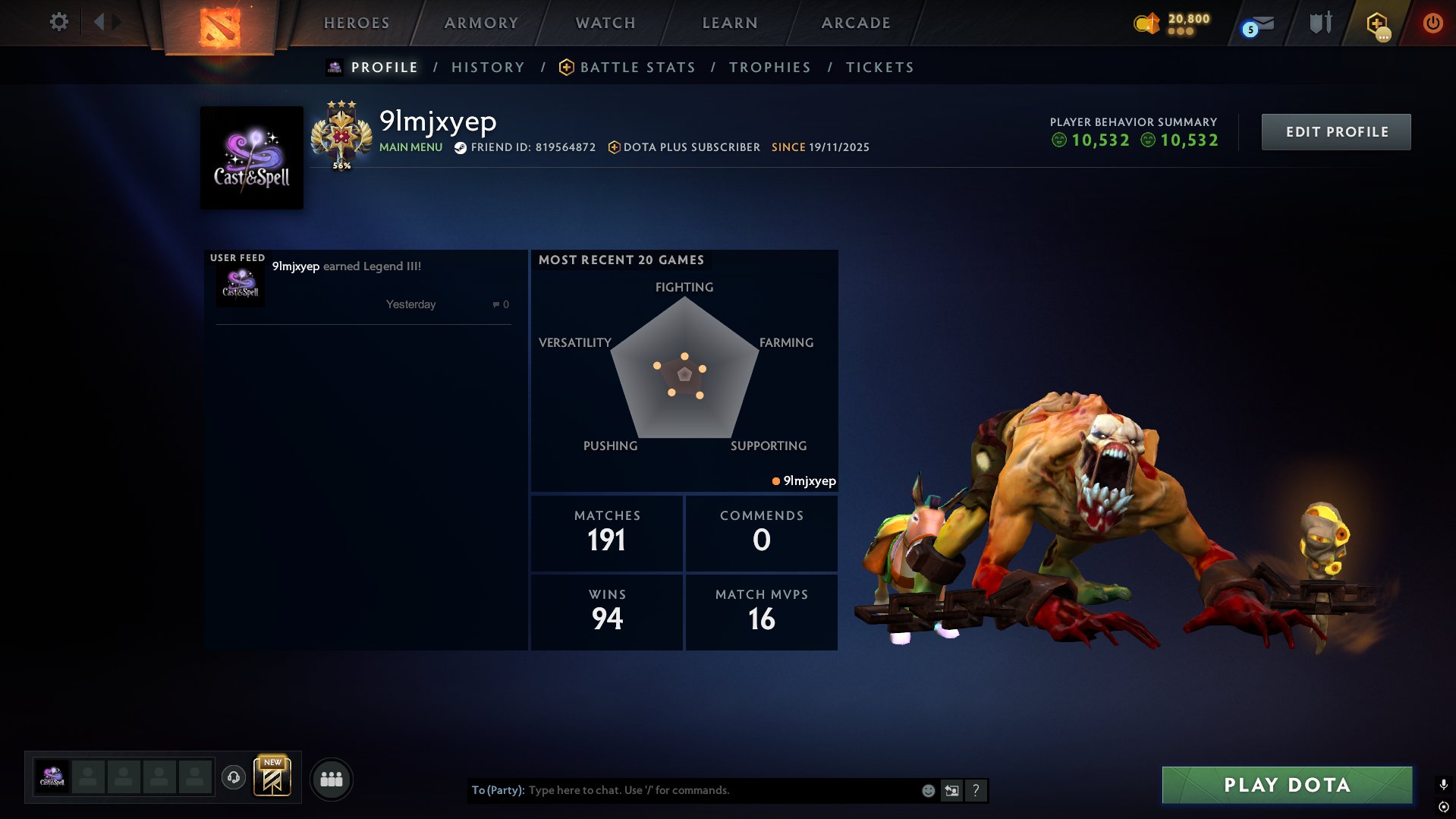The height and width of the screenshot is (819, 1456).
Task: Click the NEW battle pass ticket icon
Action: (x=273, y=778)
